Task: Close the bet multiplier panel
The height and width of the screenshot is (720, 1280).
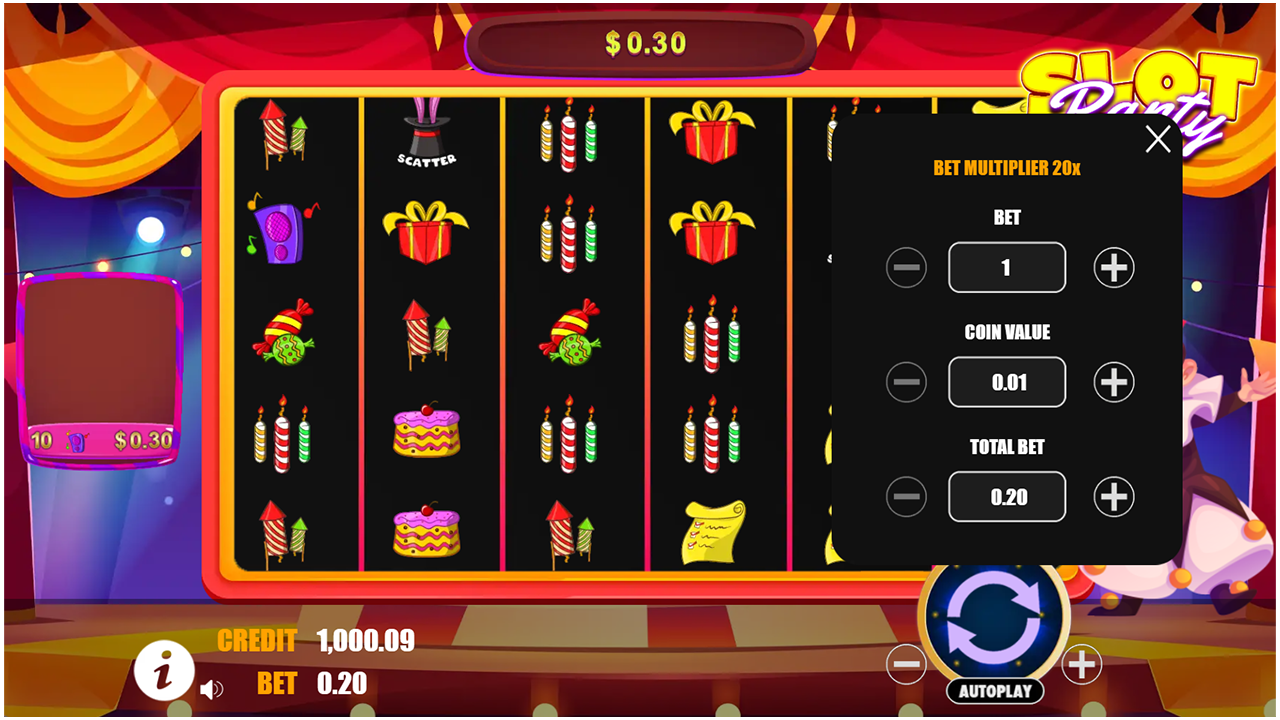Action: [x=1157, y=139]
